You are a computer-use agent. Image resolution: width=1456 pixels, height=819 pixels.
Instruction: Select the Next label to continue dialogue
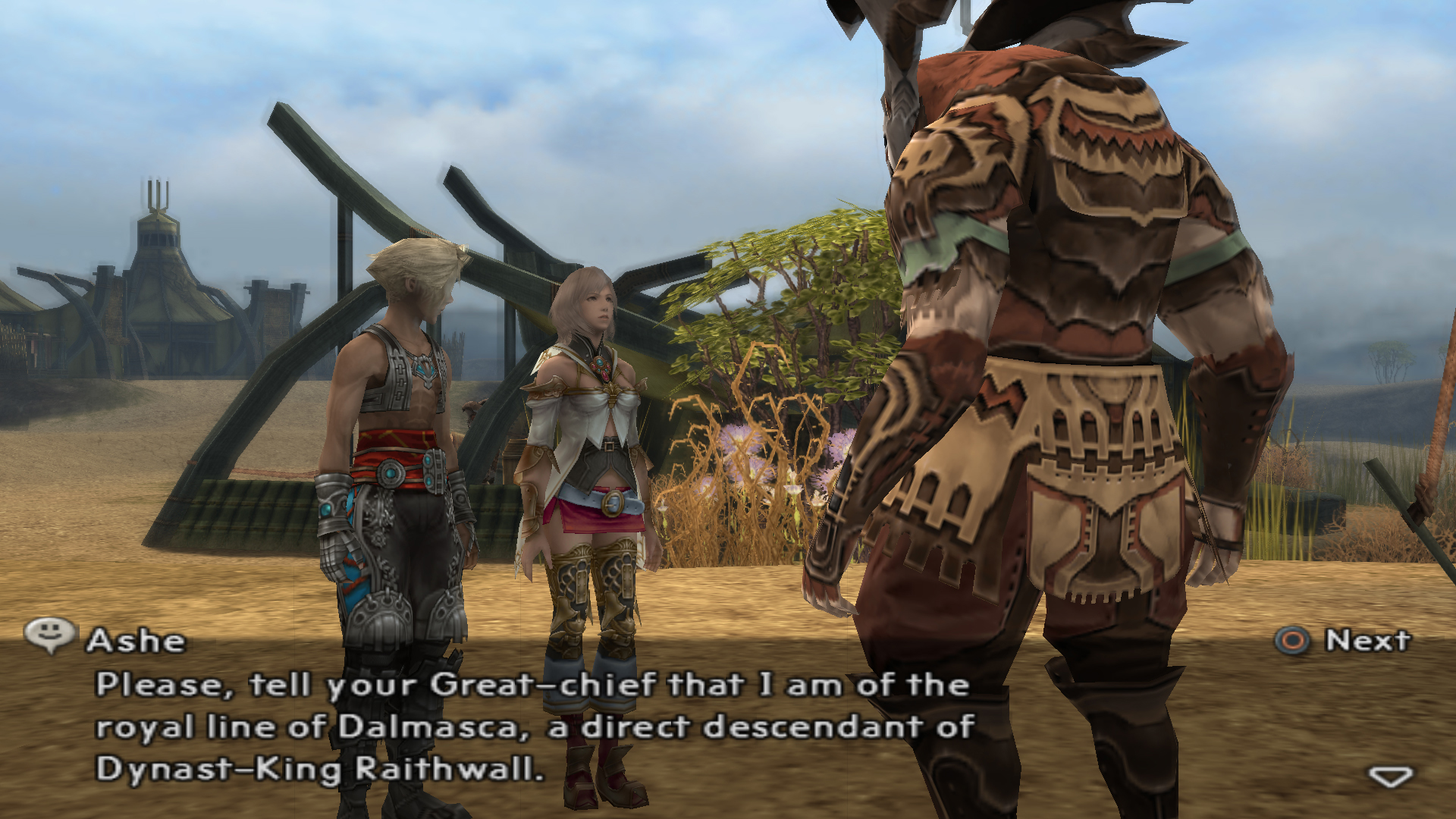click(1367, 641)
